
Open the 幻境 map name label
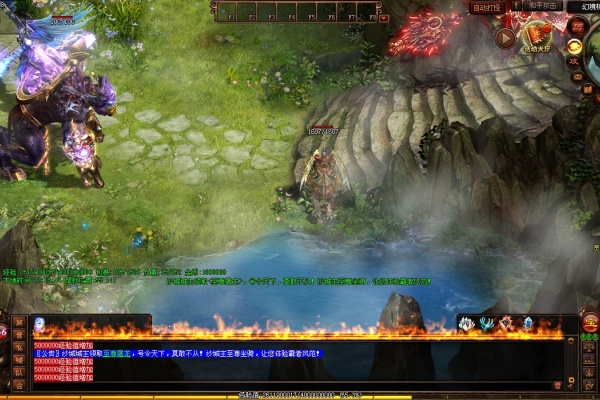pyautogui.click(x=581, y=7)
